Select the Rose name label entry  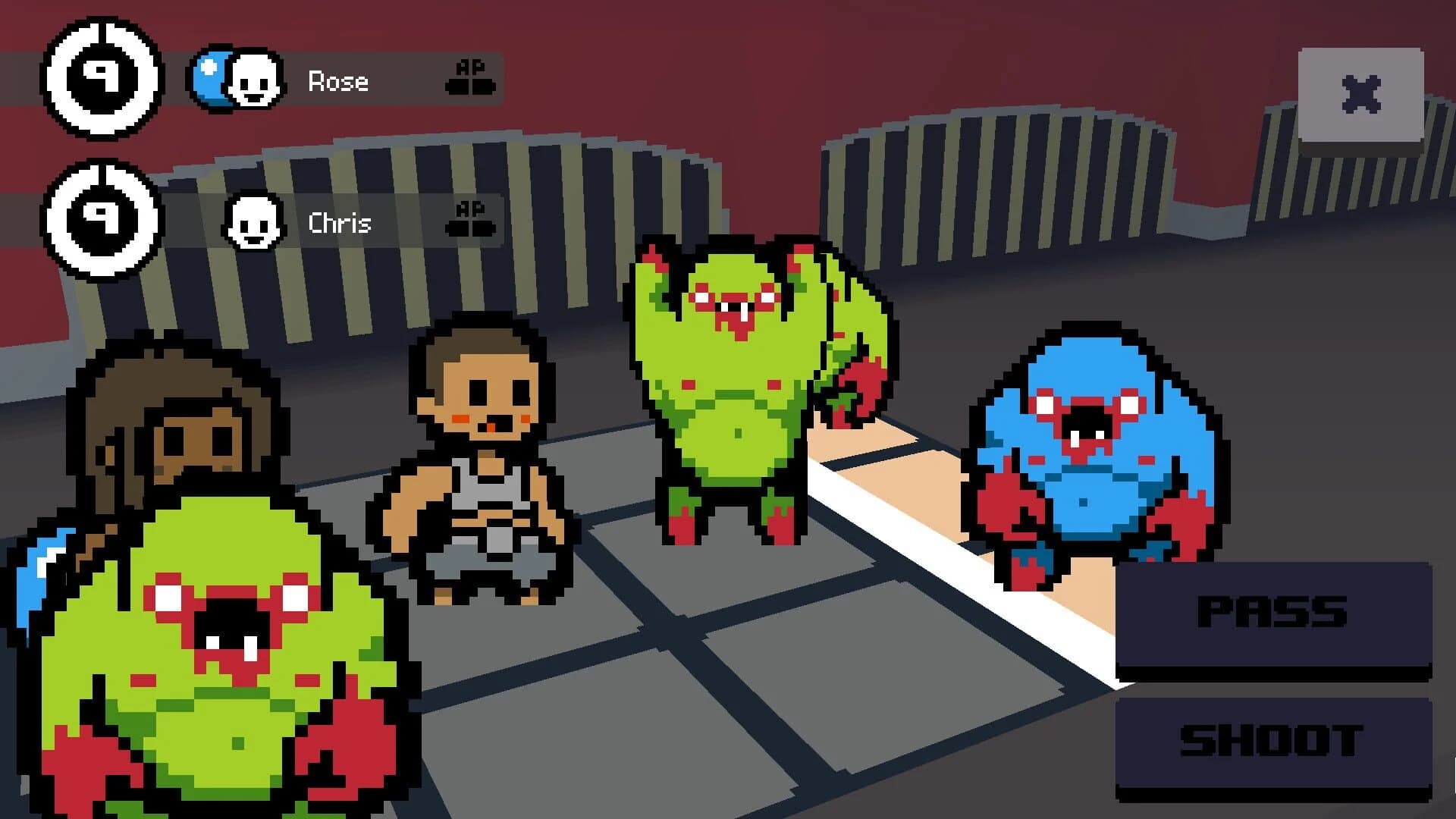tap(339, 81)
